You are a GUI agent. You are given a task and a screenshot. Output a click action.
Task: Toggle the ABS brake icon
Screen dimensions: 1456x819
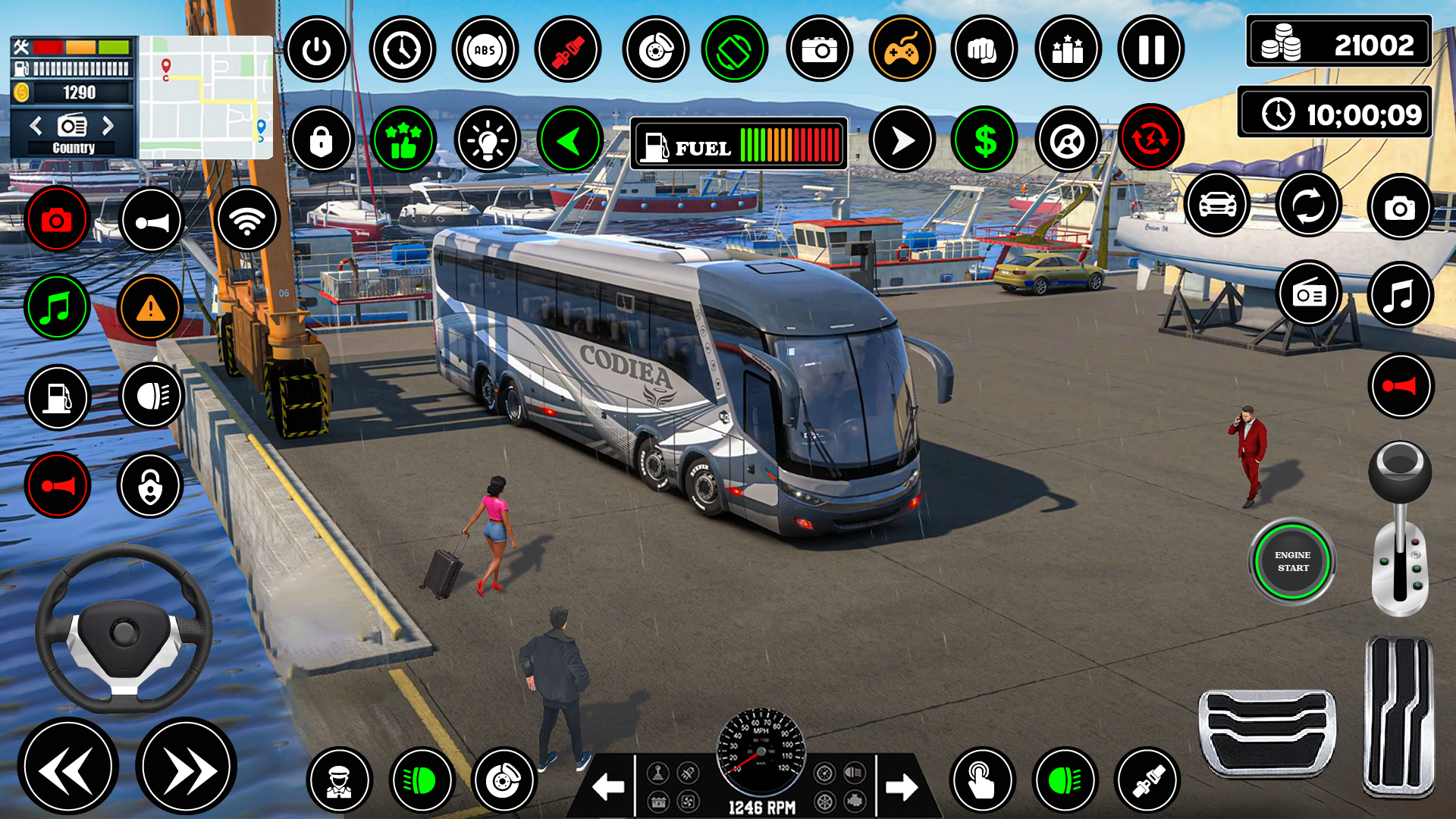pos(485,50)
